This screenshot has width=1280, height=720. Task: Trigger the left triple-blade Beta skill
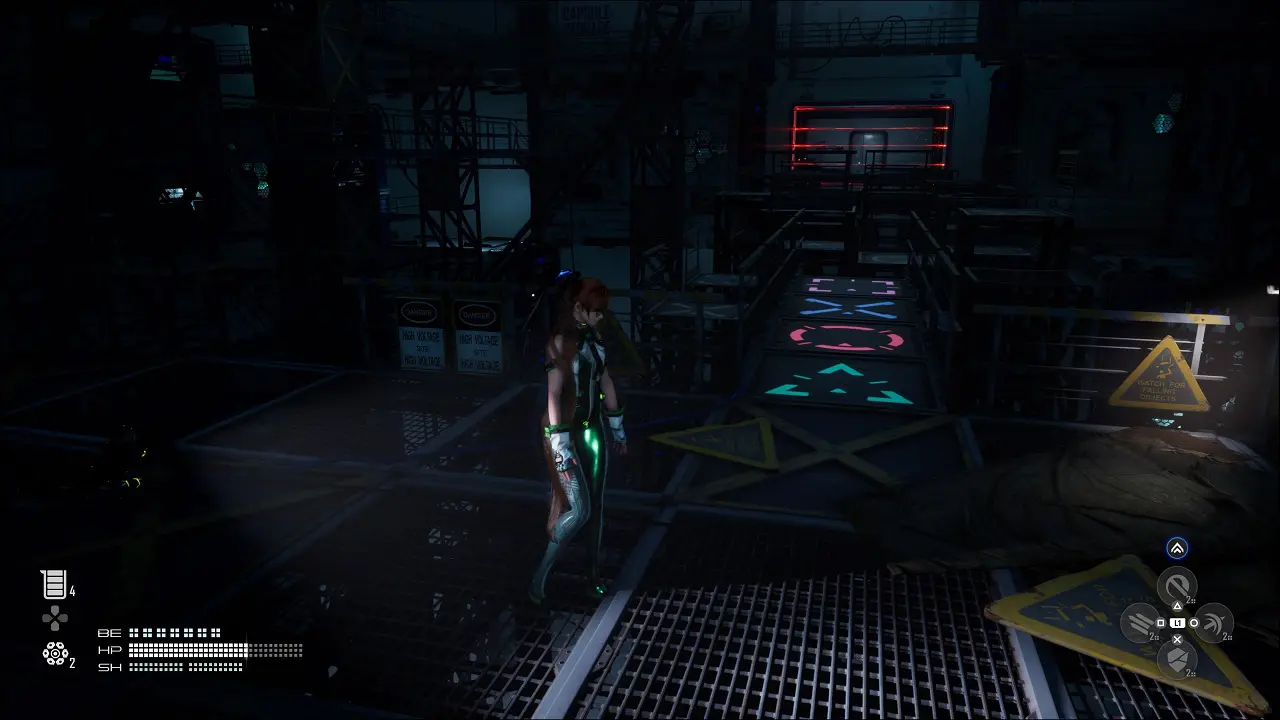pyautogui.click(x=1139, y=623)
